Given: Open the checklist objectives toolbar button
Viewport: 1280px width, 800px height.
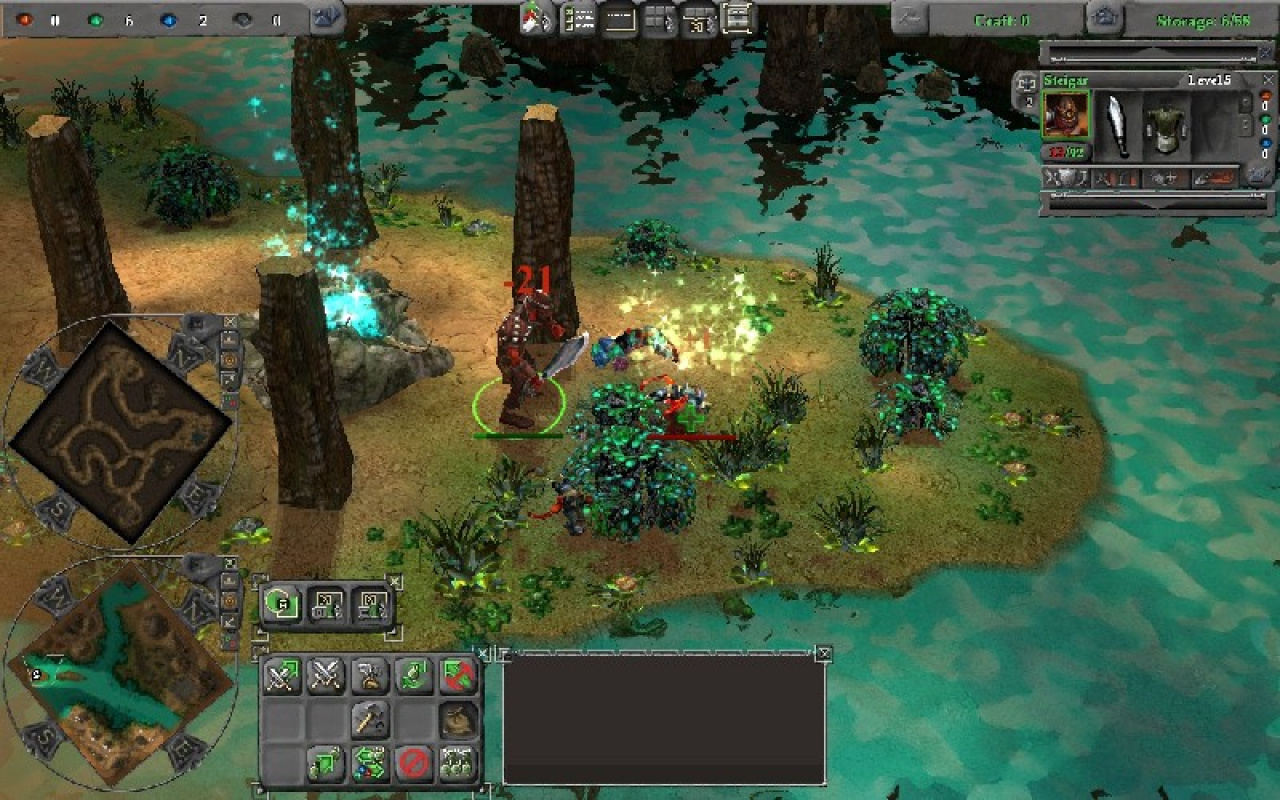Looking at the screenshot, I should click(578, 19).
